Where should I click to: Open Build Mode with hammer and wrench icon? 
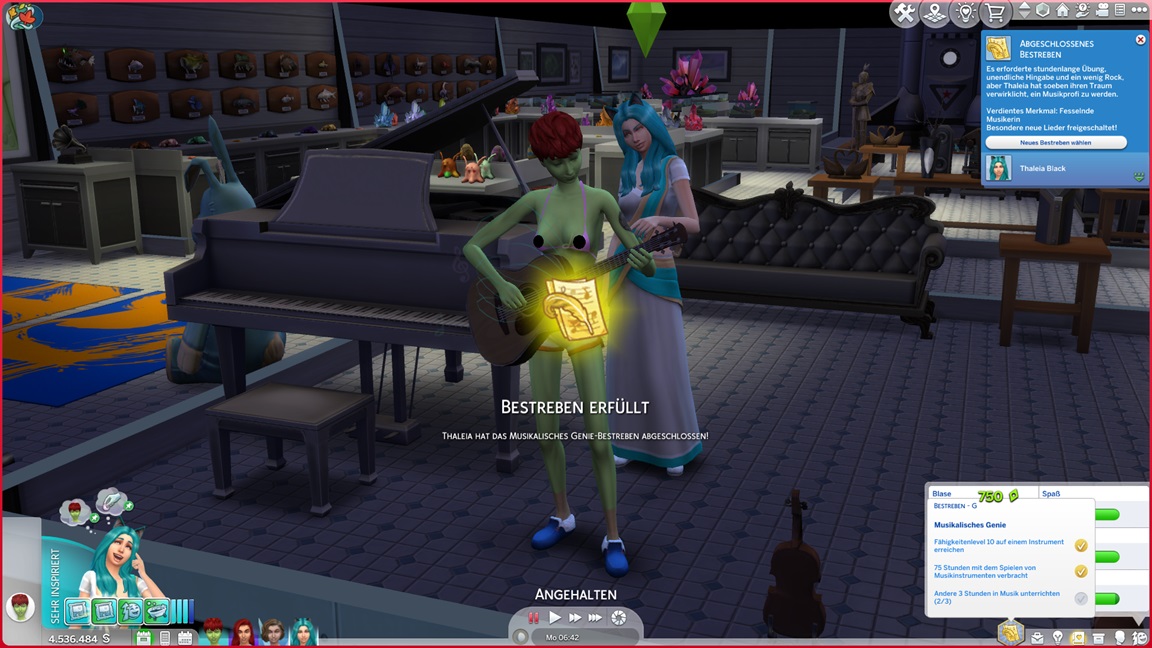[905, 13]
